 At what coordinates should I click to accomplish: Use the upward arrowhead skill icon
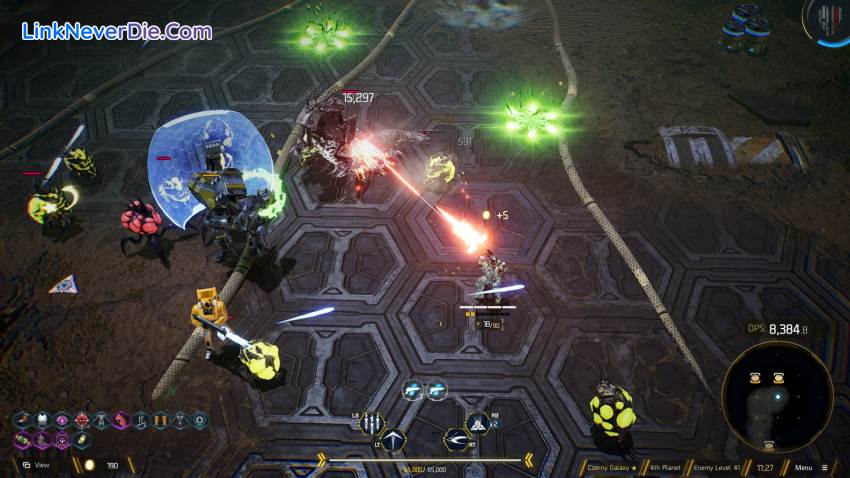coord(393,440)
